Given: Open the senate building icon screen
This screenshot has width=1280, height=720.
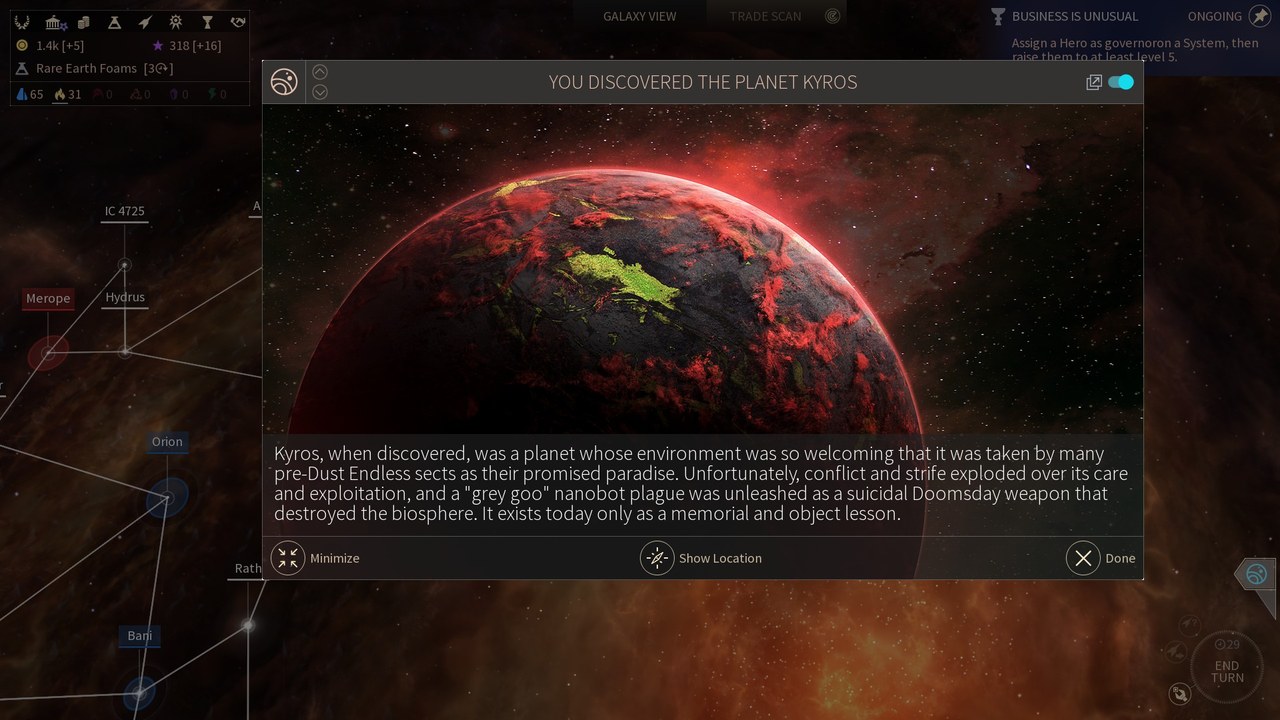Looking at the screenshot, I should [x=55, y=22].
